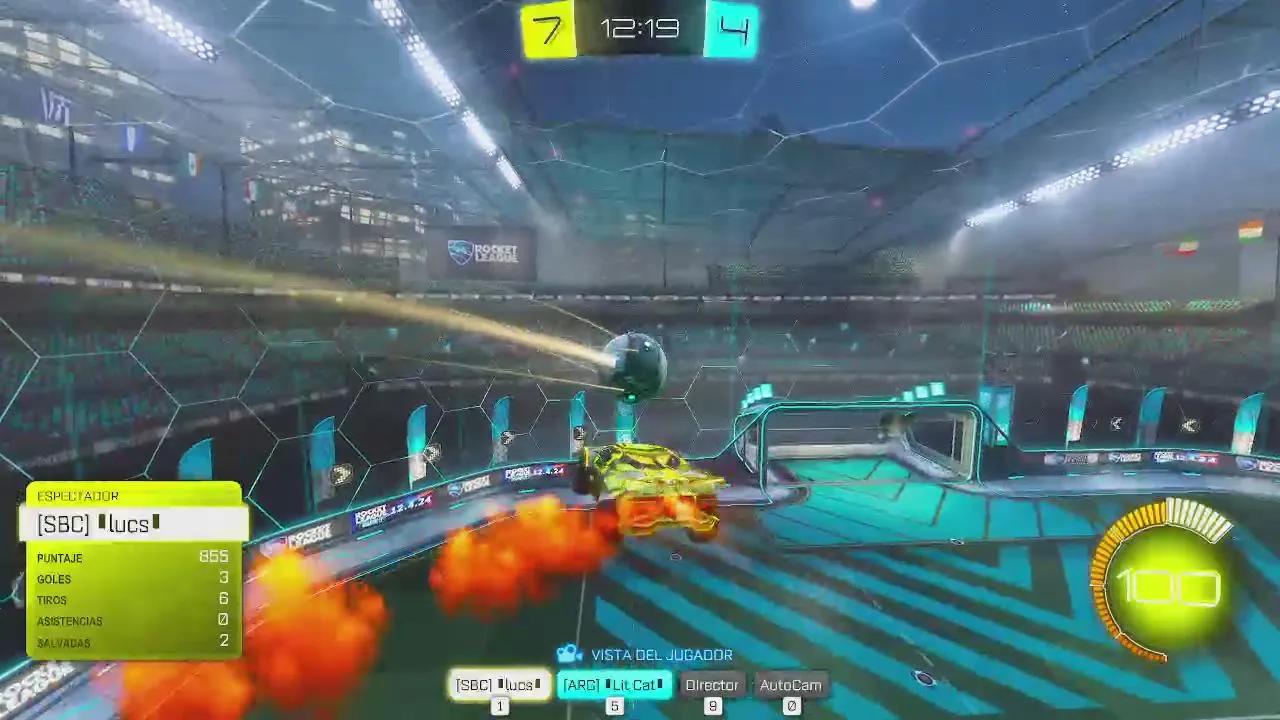This screenshot has height=720, width=1280.
Task: Toggle Director camera mode
Action: pos(712,685)
